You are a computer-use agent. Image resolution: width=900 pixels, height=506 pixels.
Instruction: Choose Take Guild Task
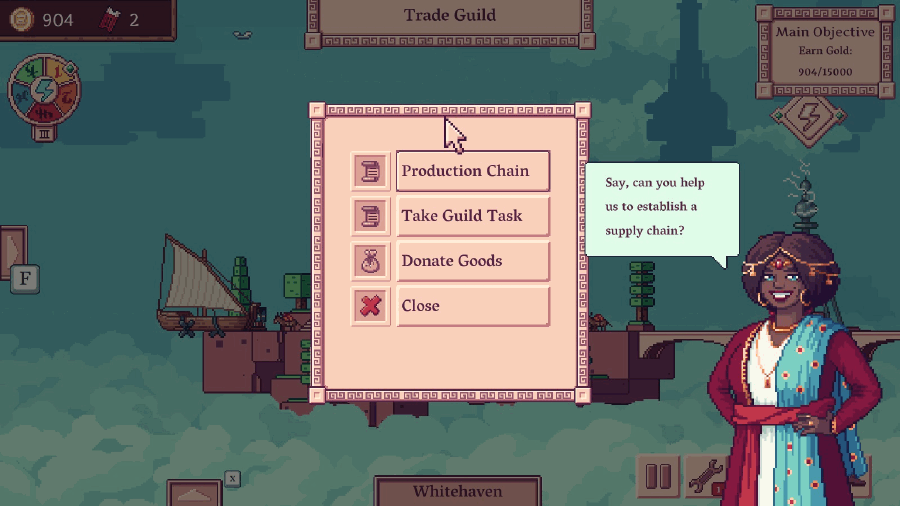(x=473, y=216)
